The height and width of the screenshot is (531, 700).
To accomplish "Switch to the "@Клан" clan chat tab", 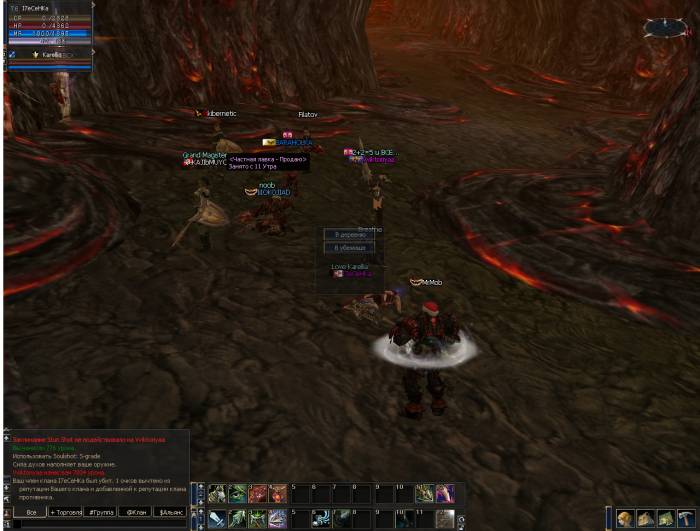I will pyautogui.click(x=135, y=512).
